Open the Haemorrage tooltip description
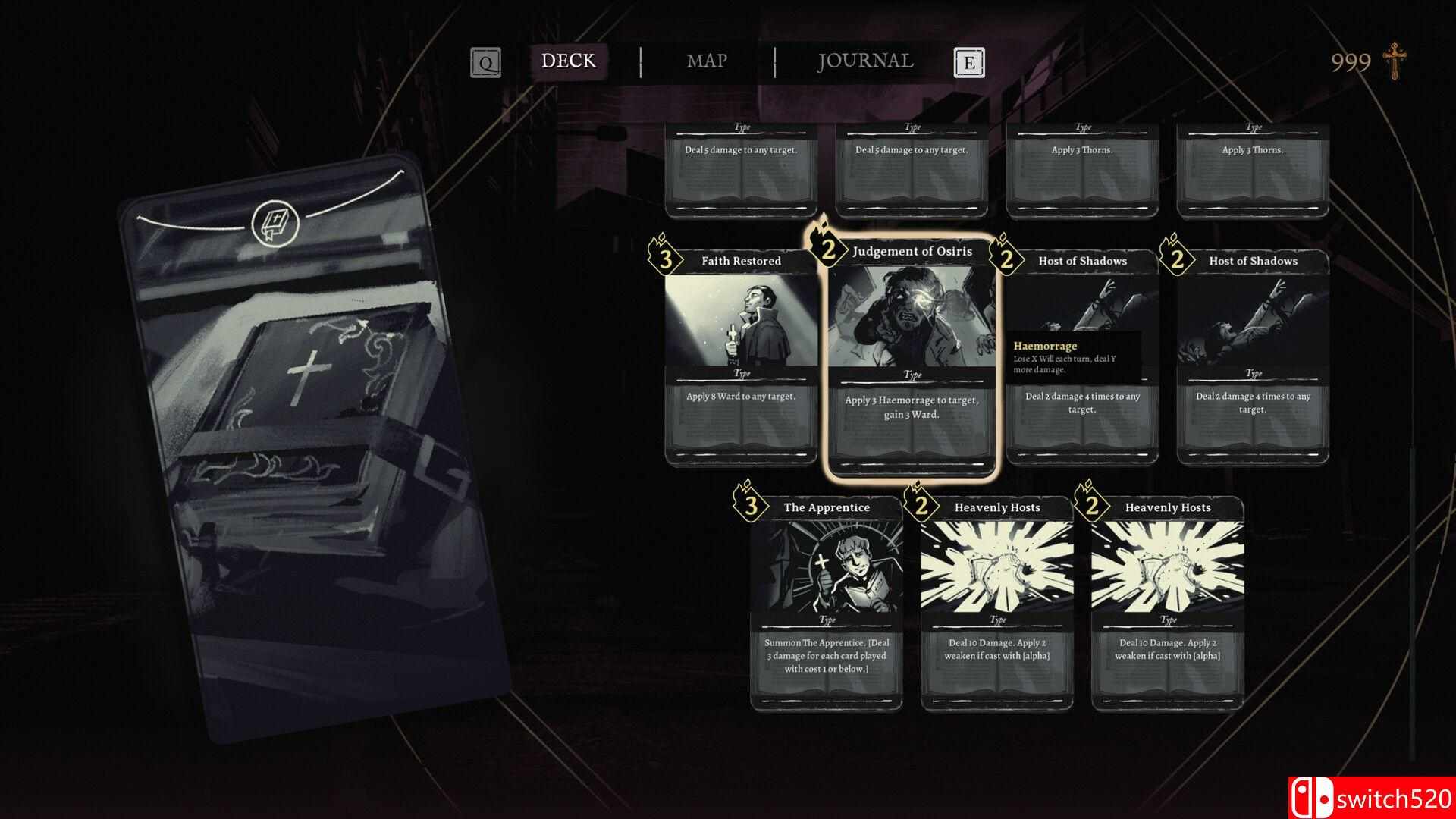1456x819 pixels. point(1076,353)
